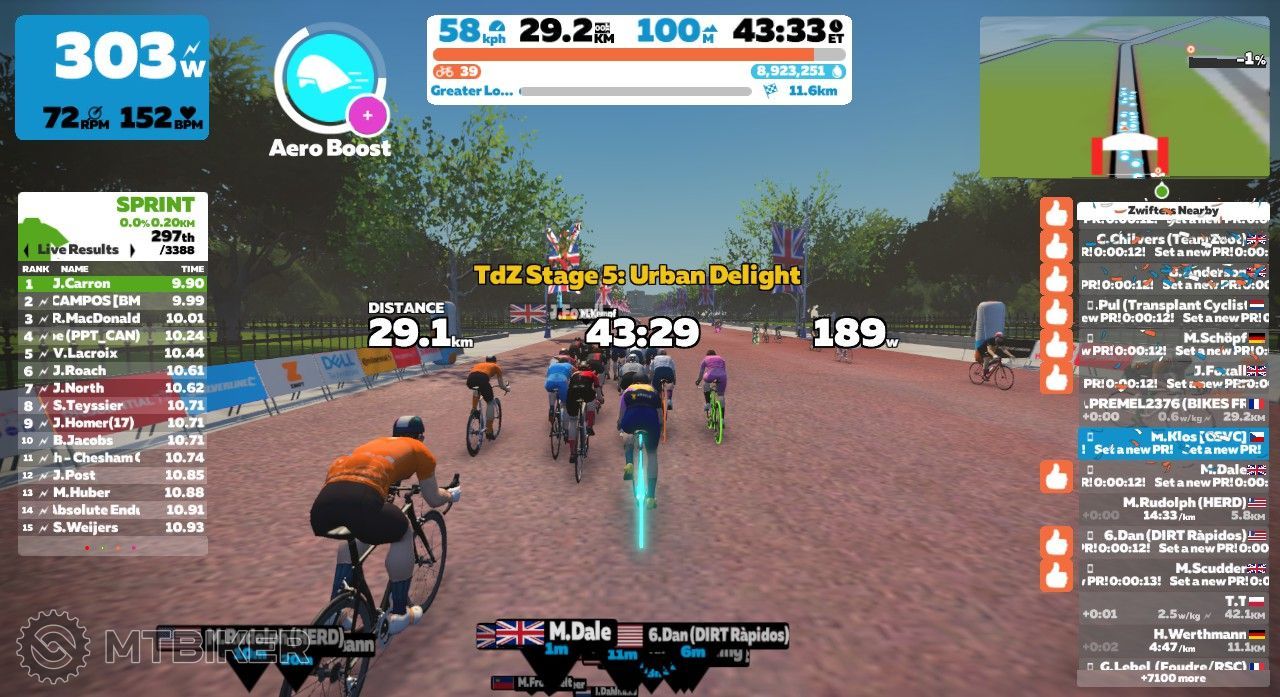Select R.MacDonald in sprint results
The height and width of the screenshot is (697, 1280).
click(113, 318)
